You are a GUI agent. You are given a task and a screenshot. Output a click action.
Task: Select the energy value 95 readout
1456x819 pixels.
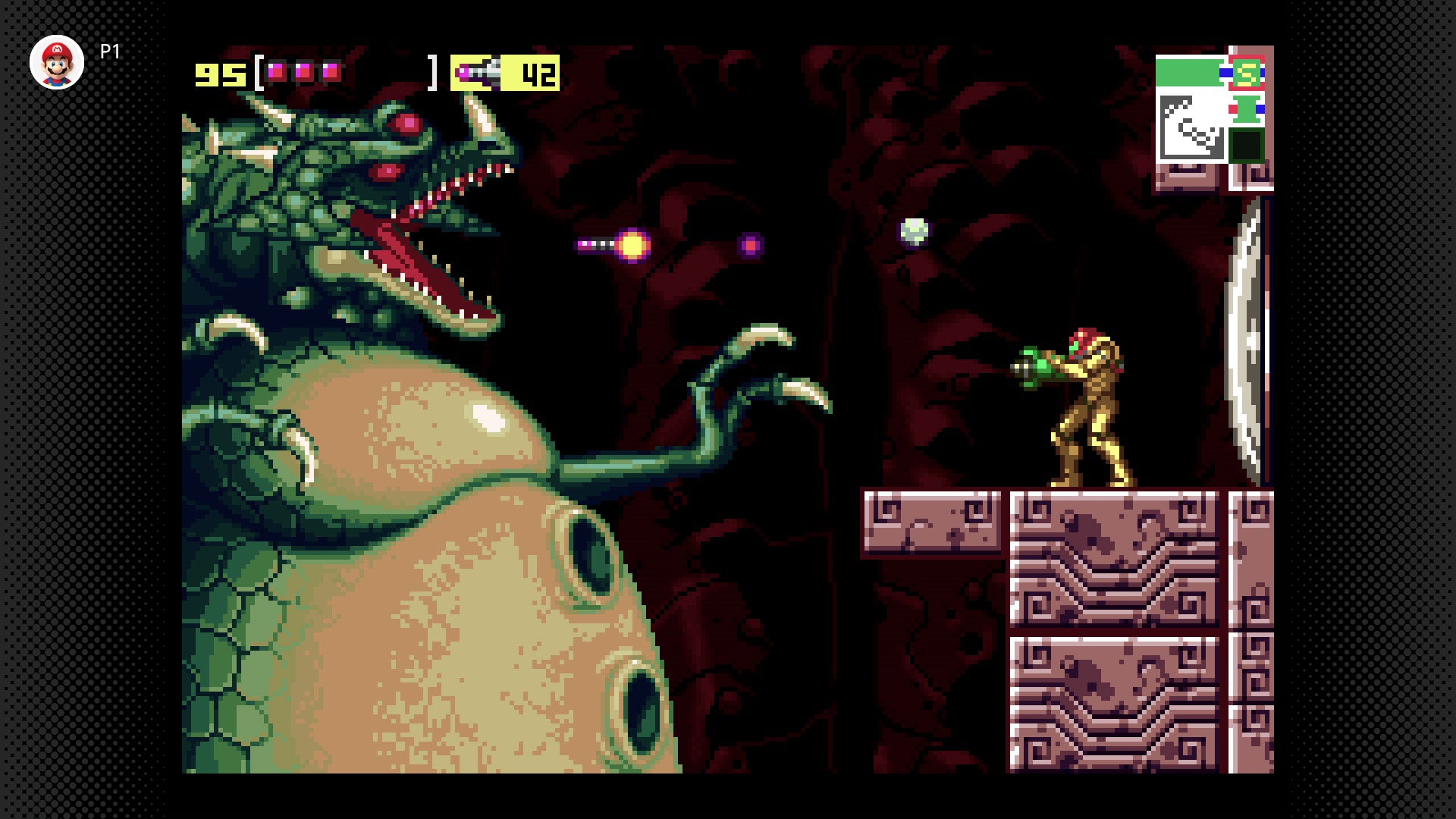(x=219, y=73)
